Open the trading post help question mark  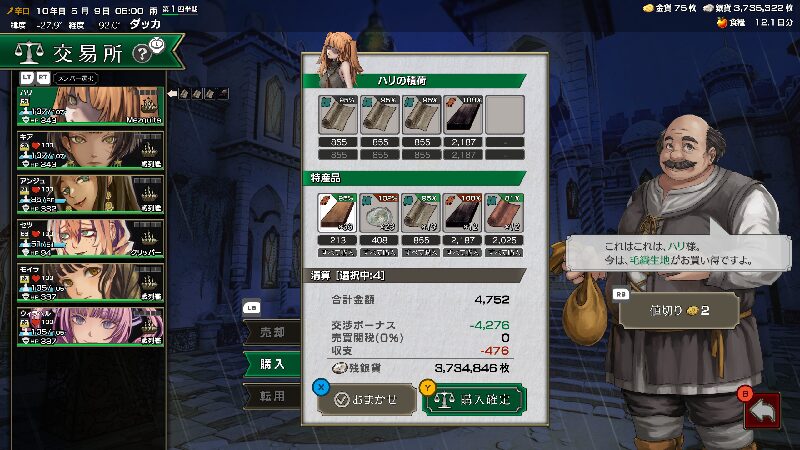click(x=144, y=49)
